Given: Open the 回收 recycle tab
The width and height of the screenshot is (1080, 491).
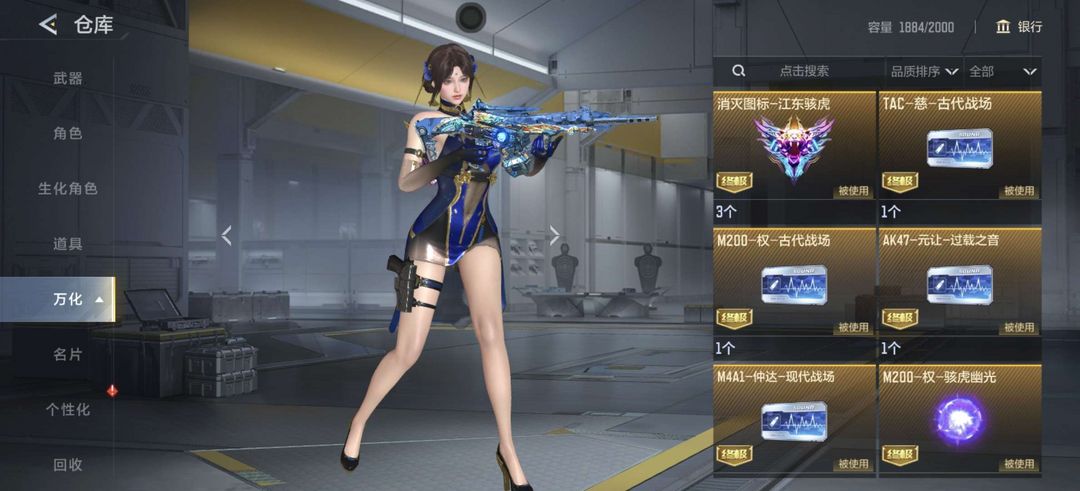Looking at the screenshot, I should click(x=68, y=464).
